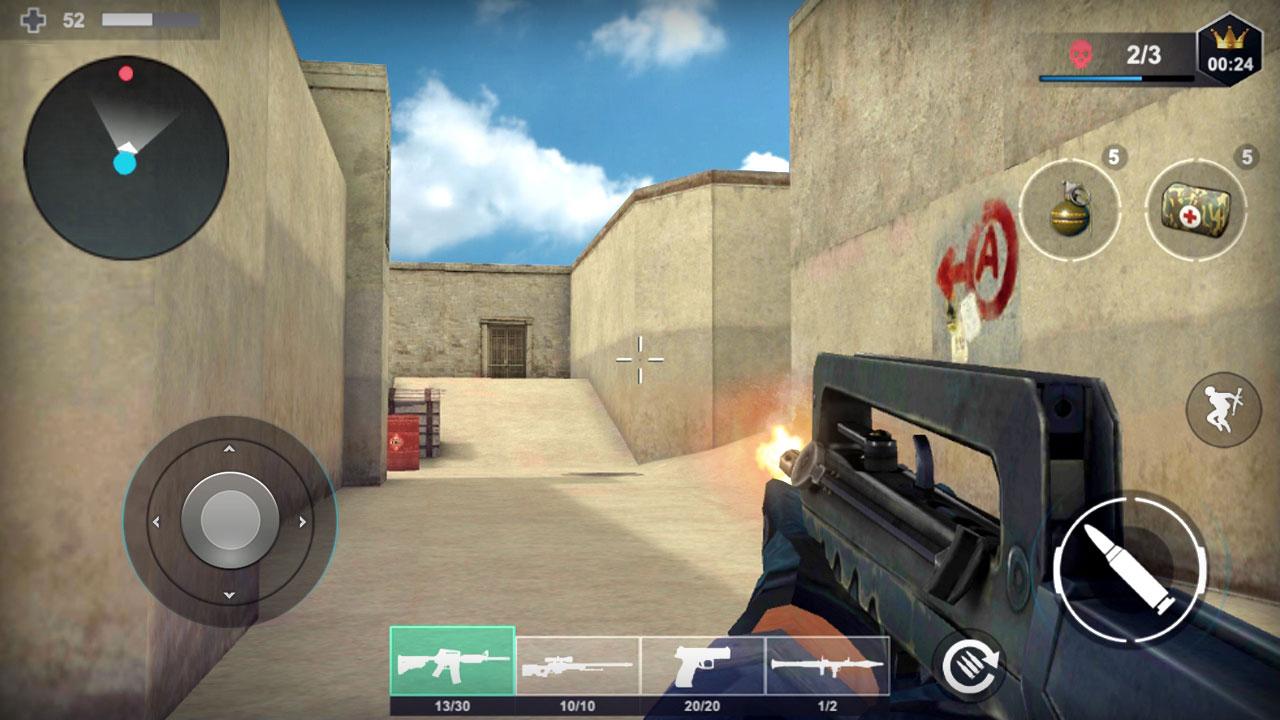Tap the bullet fire button
The width and height of the screenshot is (1280, 720).
1130,568
